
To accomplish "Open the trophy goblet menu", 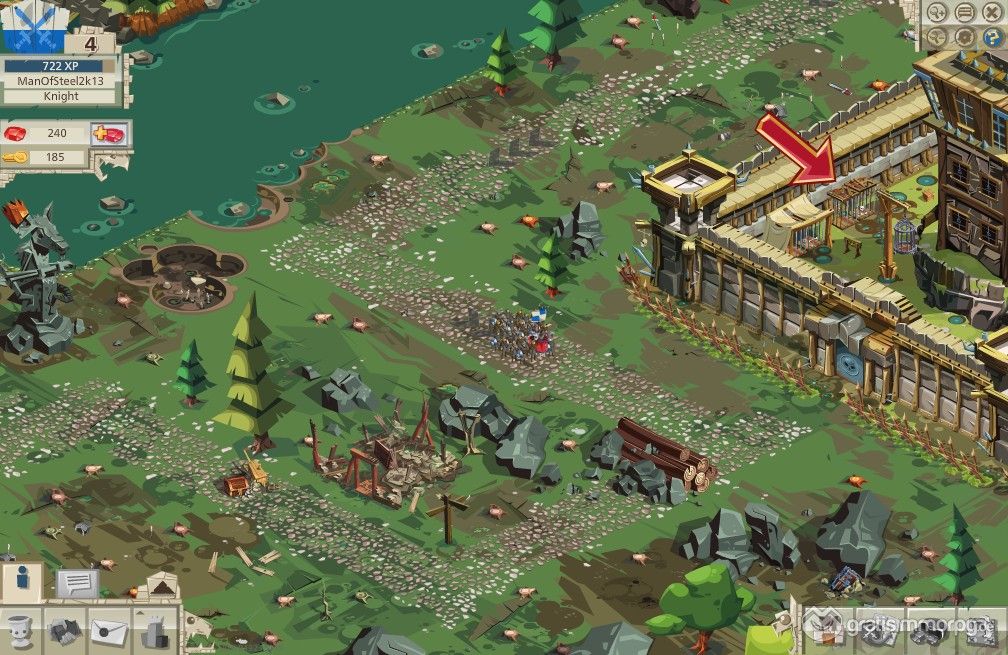I will 22,630.
